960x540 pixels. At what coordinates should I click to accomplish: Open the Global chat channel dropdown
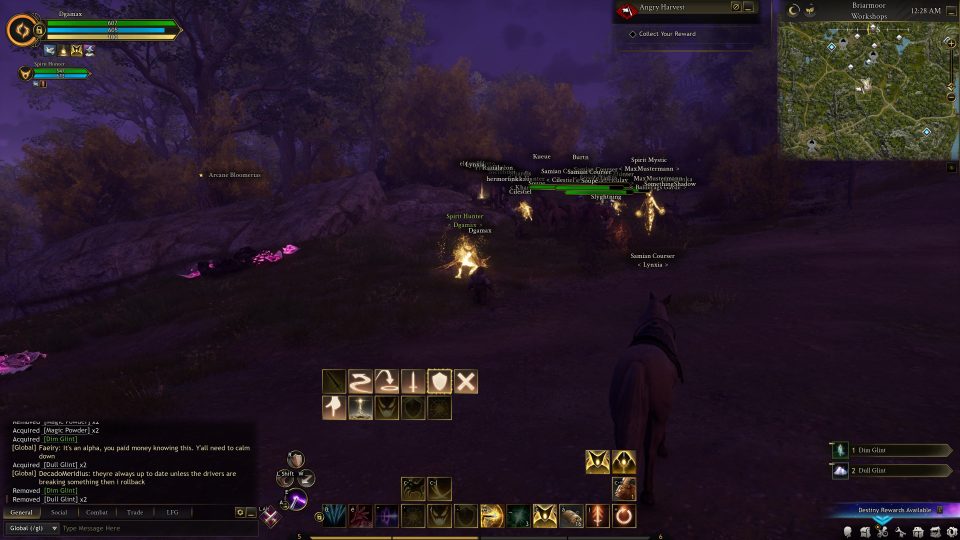click(32, 528)
